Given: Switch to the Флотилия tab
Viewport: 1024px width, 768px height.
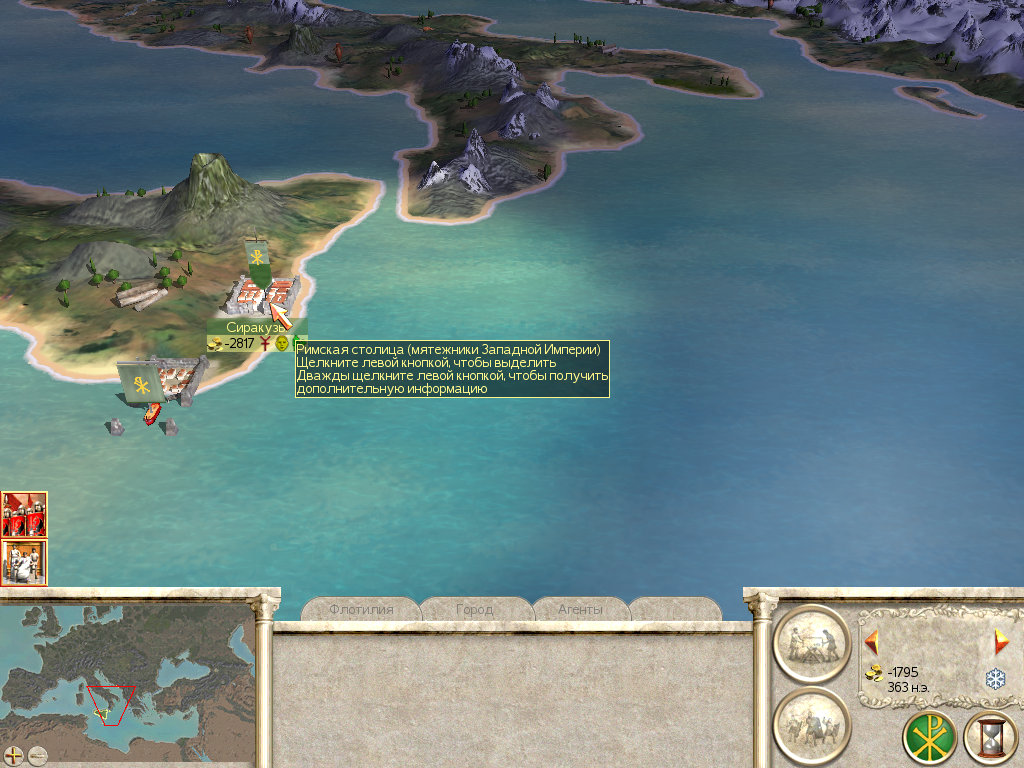Looking at the screenshot, I should (360, 609).
